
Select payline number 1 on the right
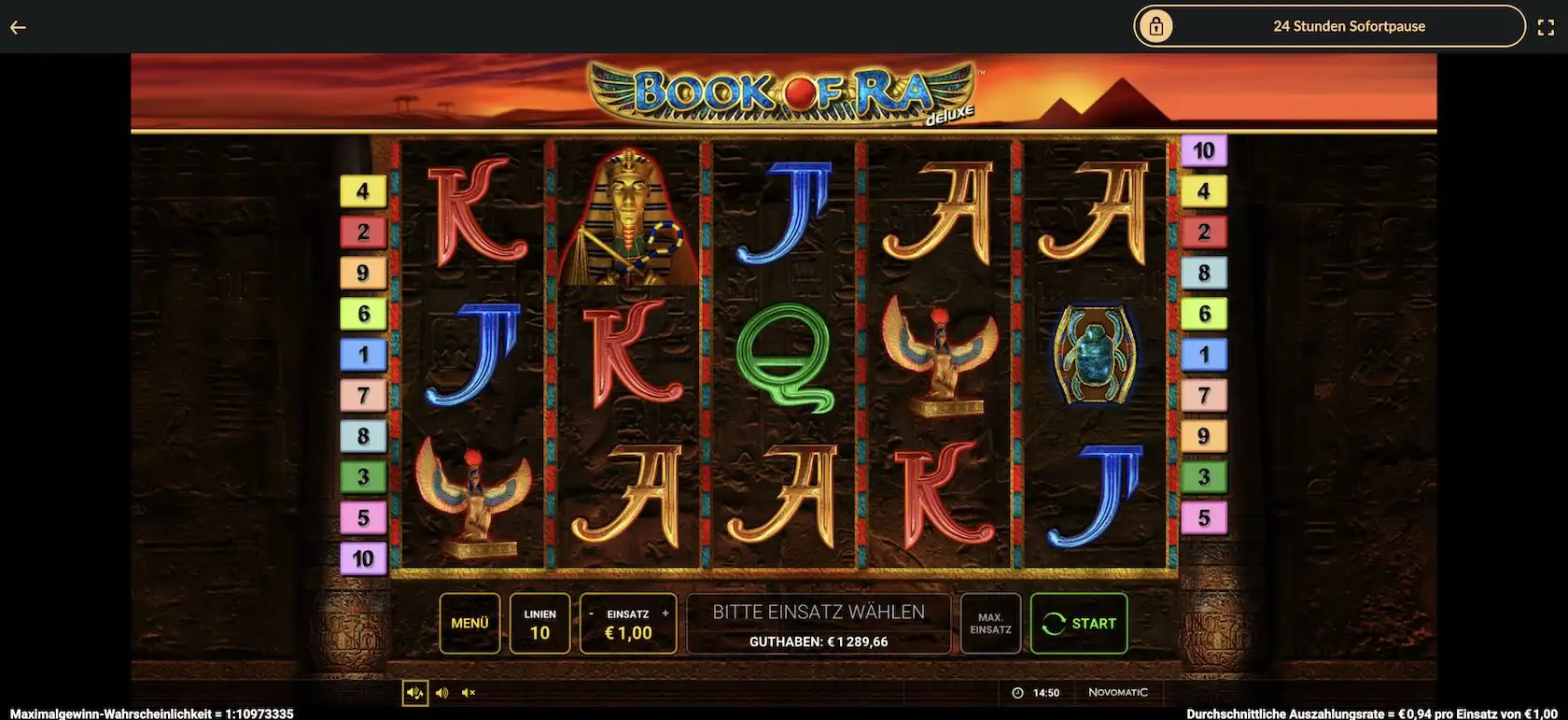pyautogui.click(x=1205, y=354)
